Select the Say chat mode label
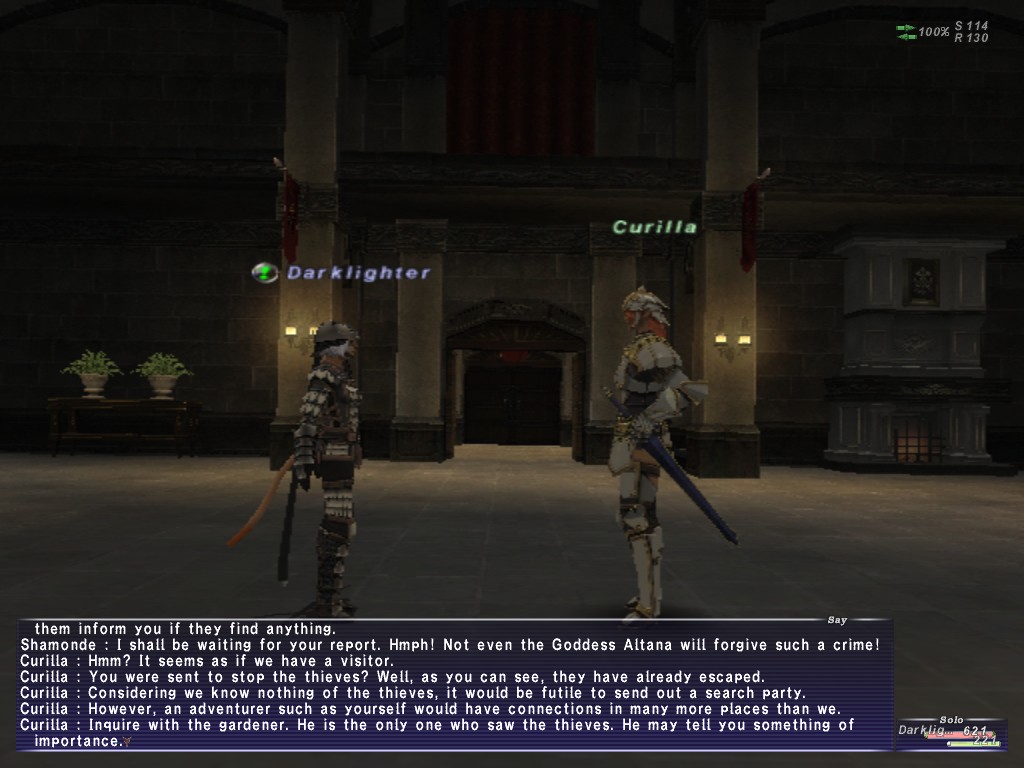 (837, 620)
